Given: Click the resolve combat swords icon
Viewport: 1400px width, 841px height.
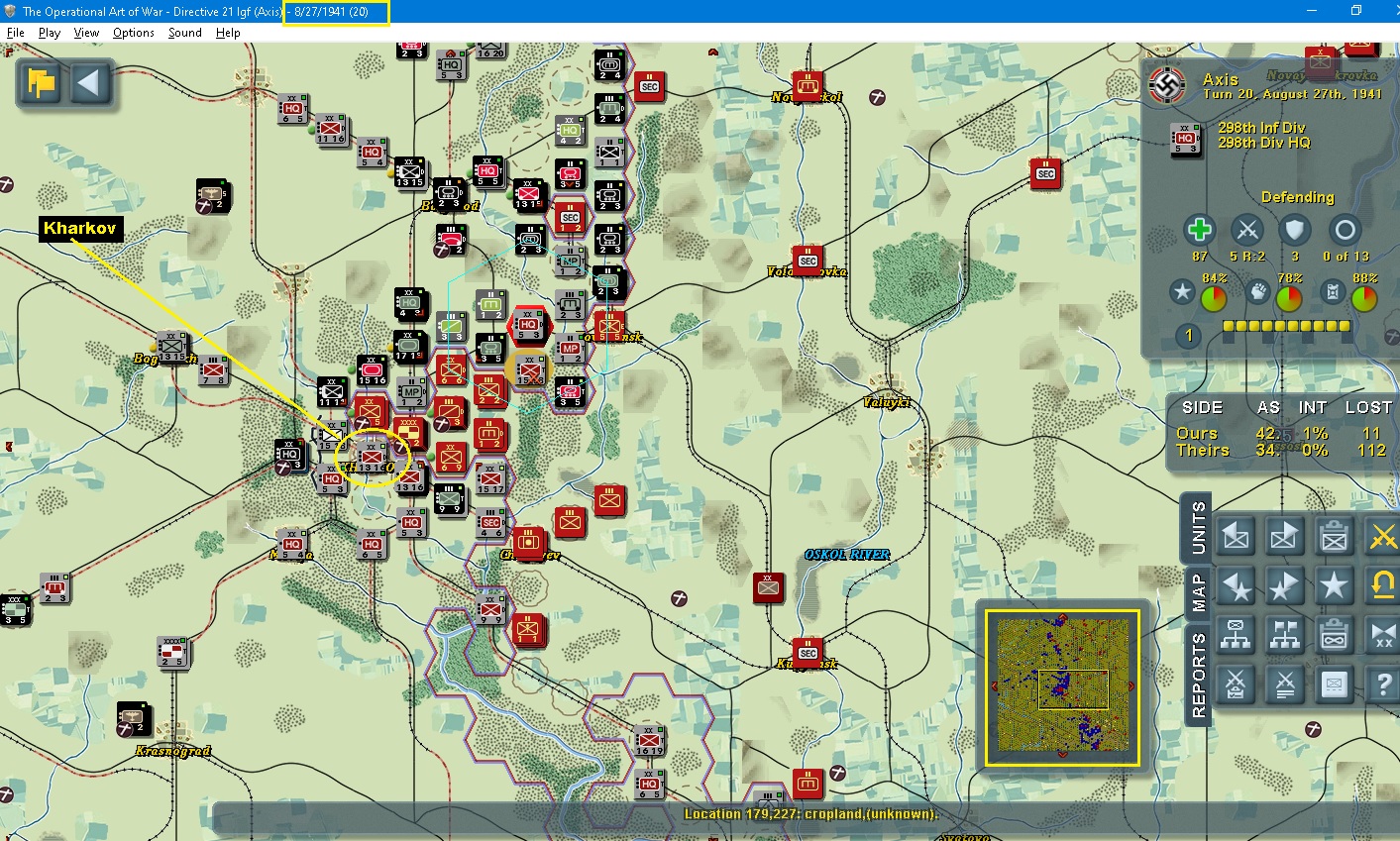Looking at the screenshot, I should (x=1284, y=684).
